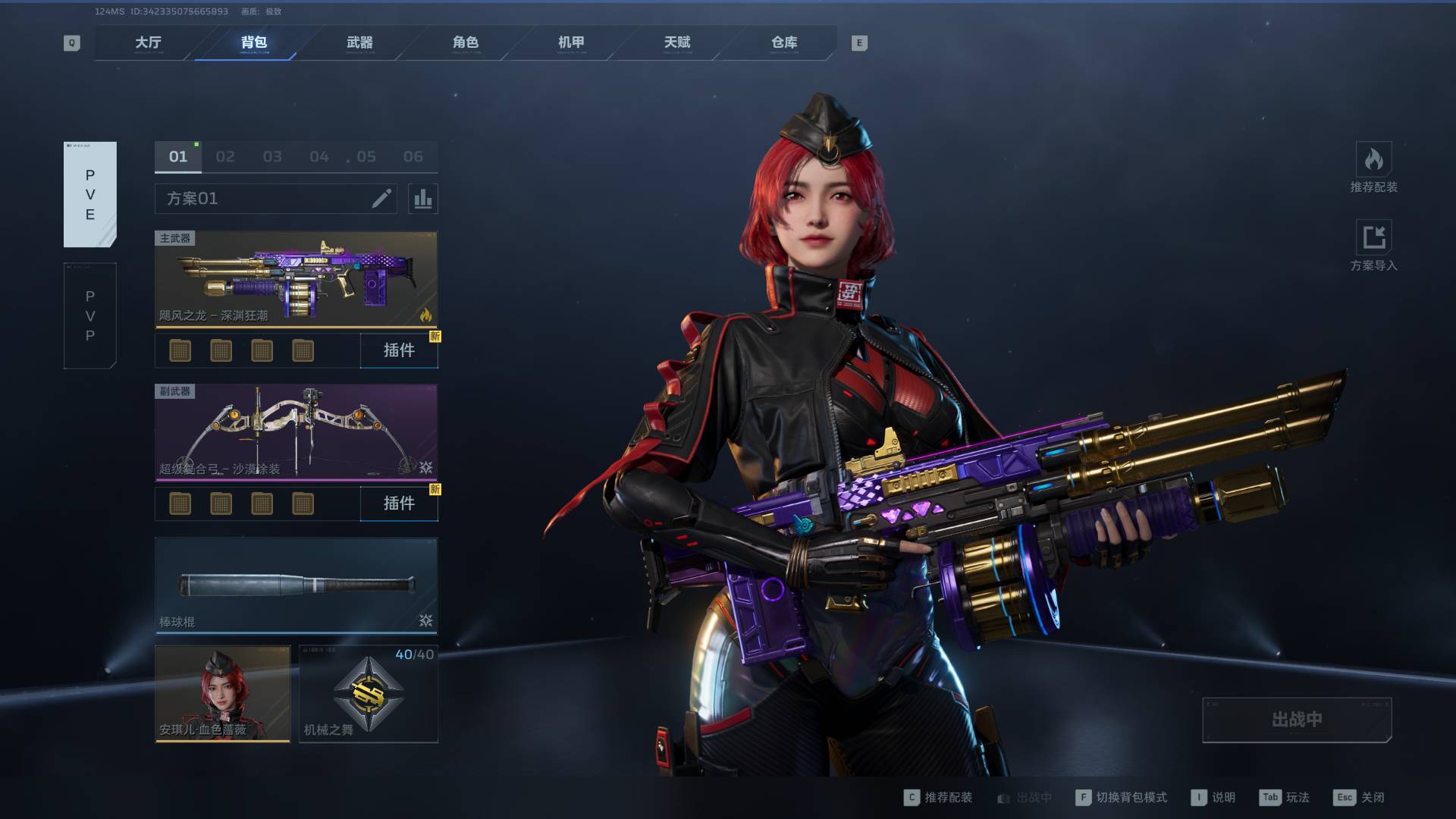Screen dimensions: 1456x819
Task: Select the PVP loadout mode
Action: pyautogui.click(x=90, y=315)
